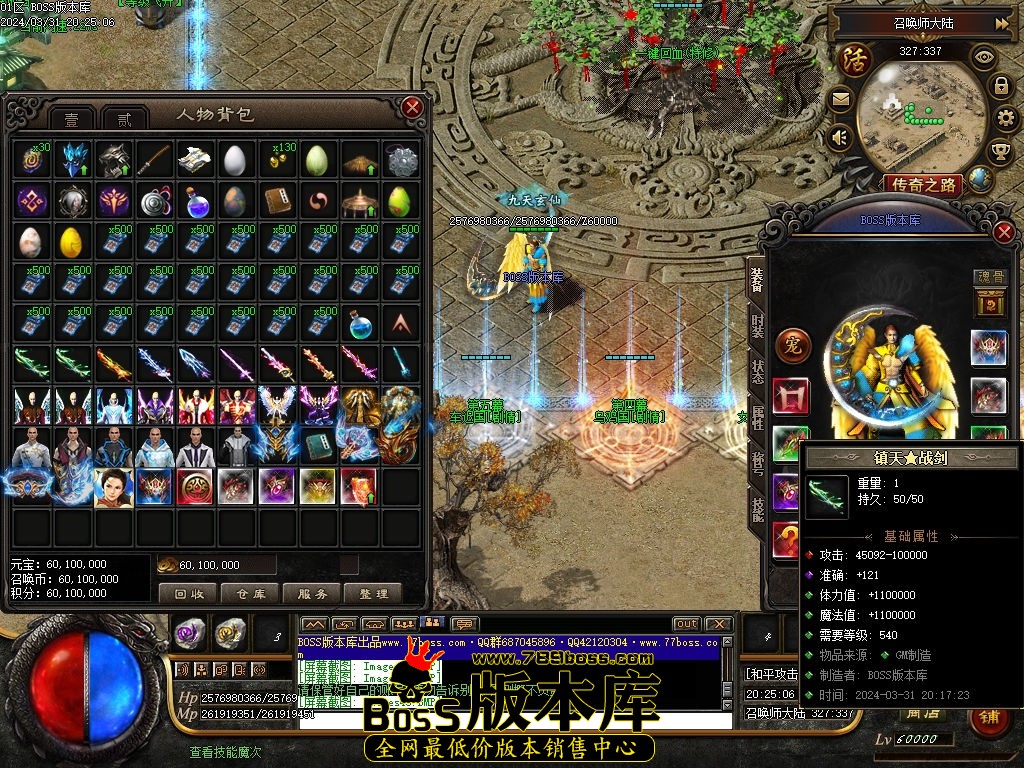Open settings via the gear icon
This screenshot has width=1024, height=768.
coord(1008,119)
